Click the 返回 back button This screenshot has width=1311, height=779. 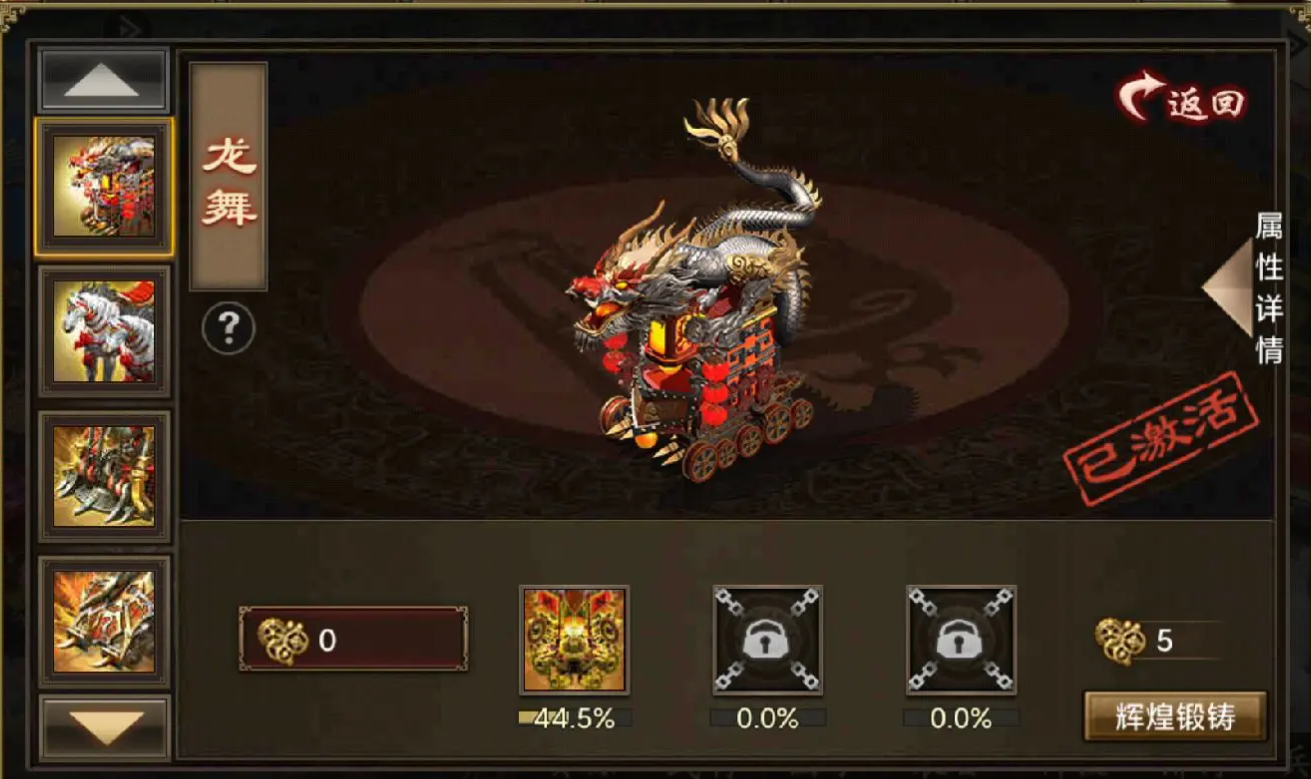(1183, 100)
